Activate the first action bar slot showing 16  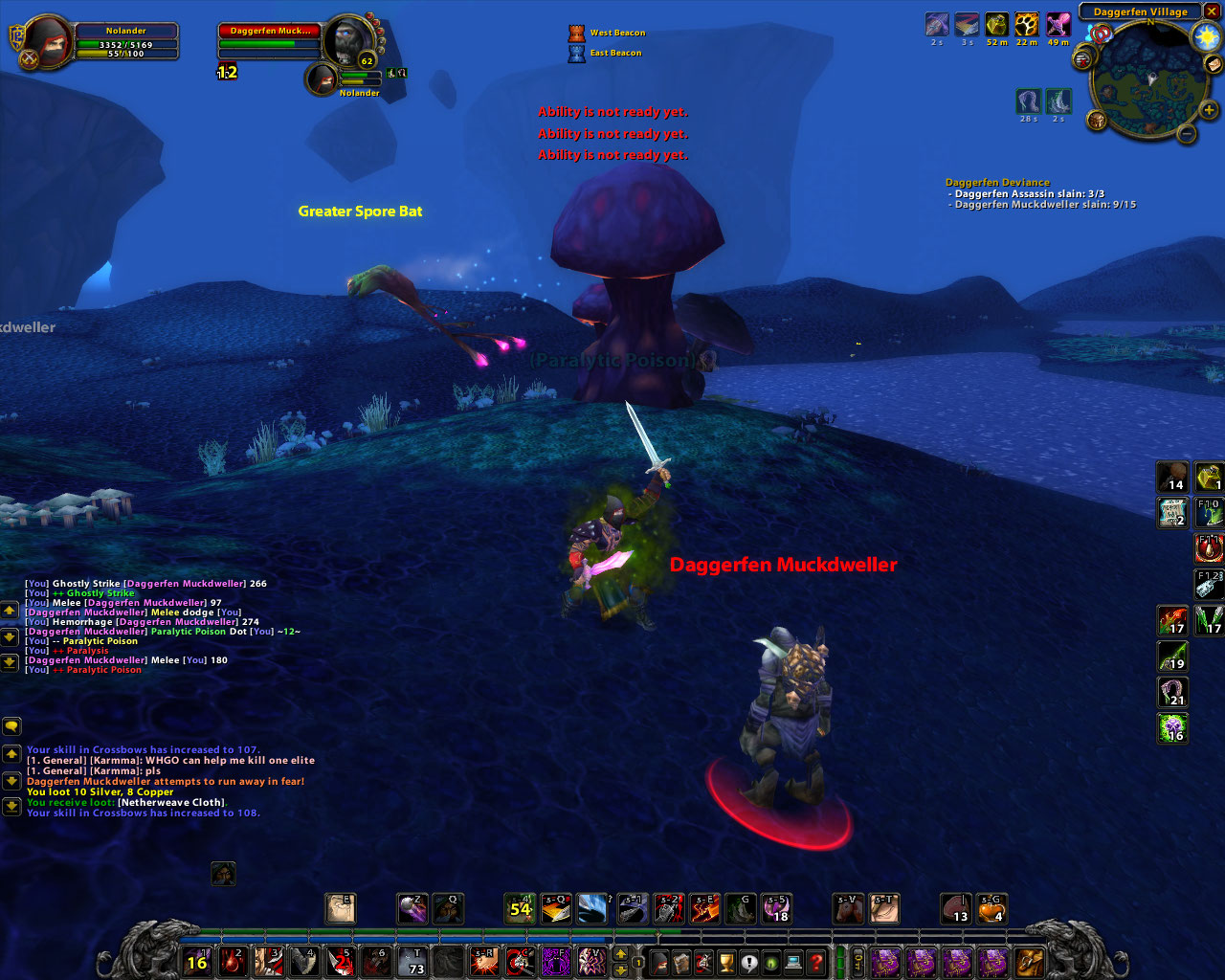coord(197,961)
